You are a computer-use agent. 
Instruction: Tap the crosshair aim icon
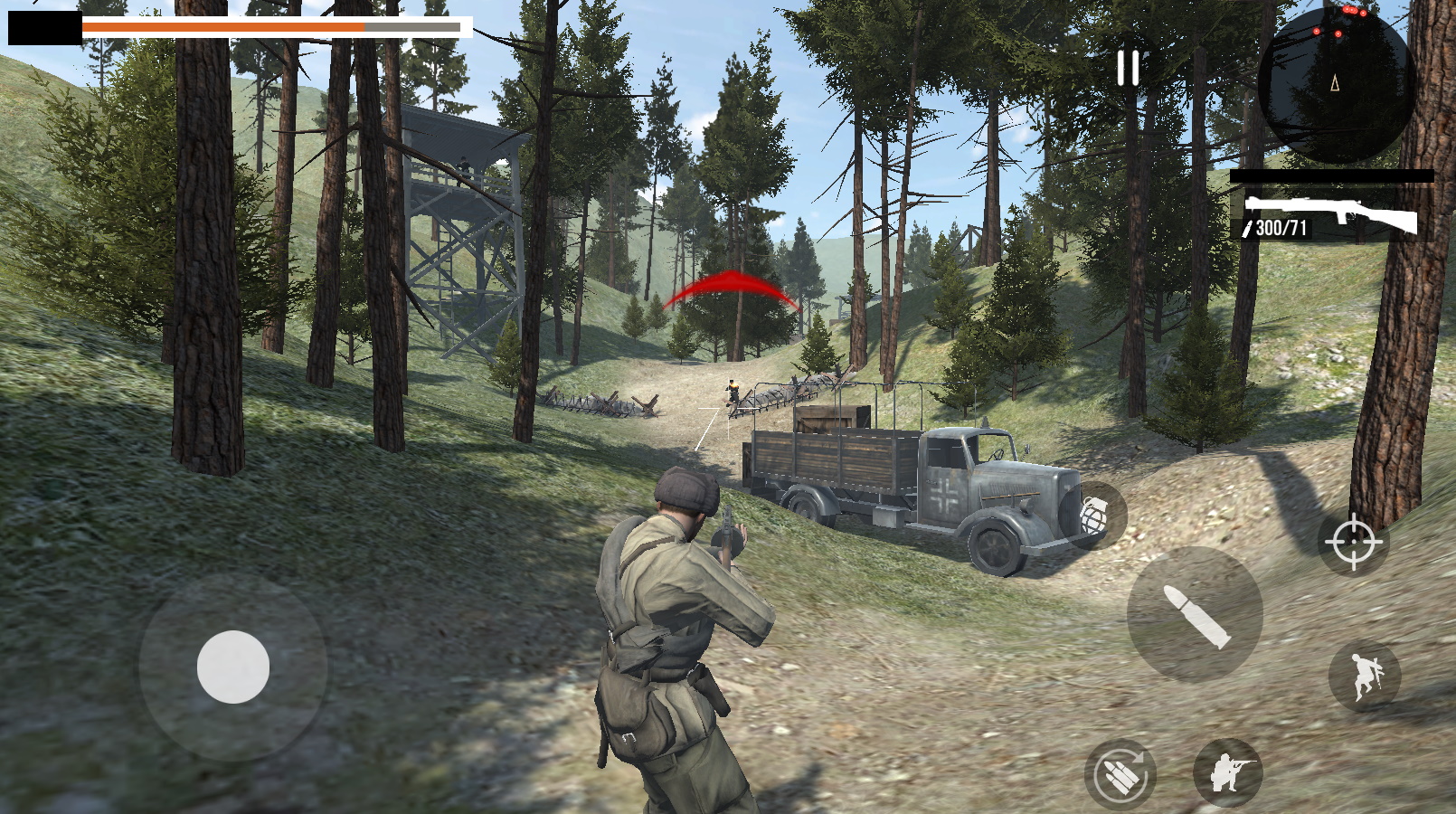(1354, 543)
